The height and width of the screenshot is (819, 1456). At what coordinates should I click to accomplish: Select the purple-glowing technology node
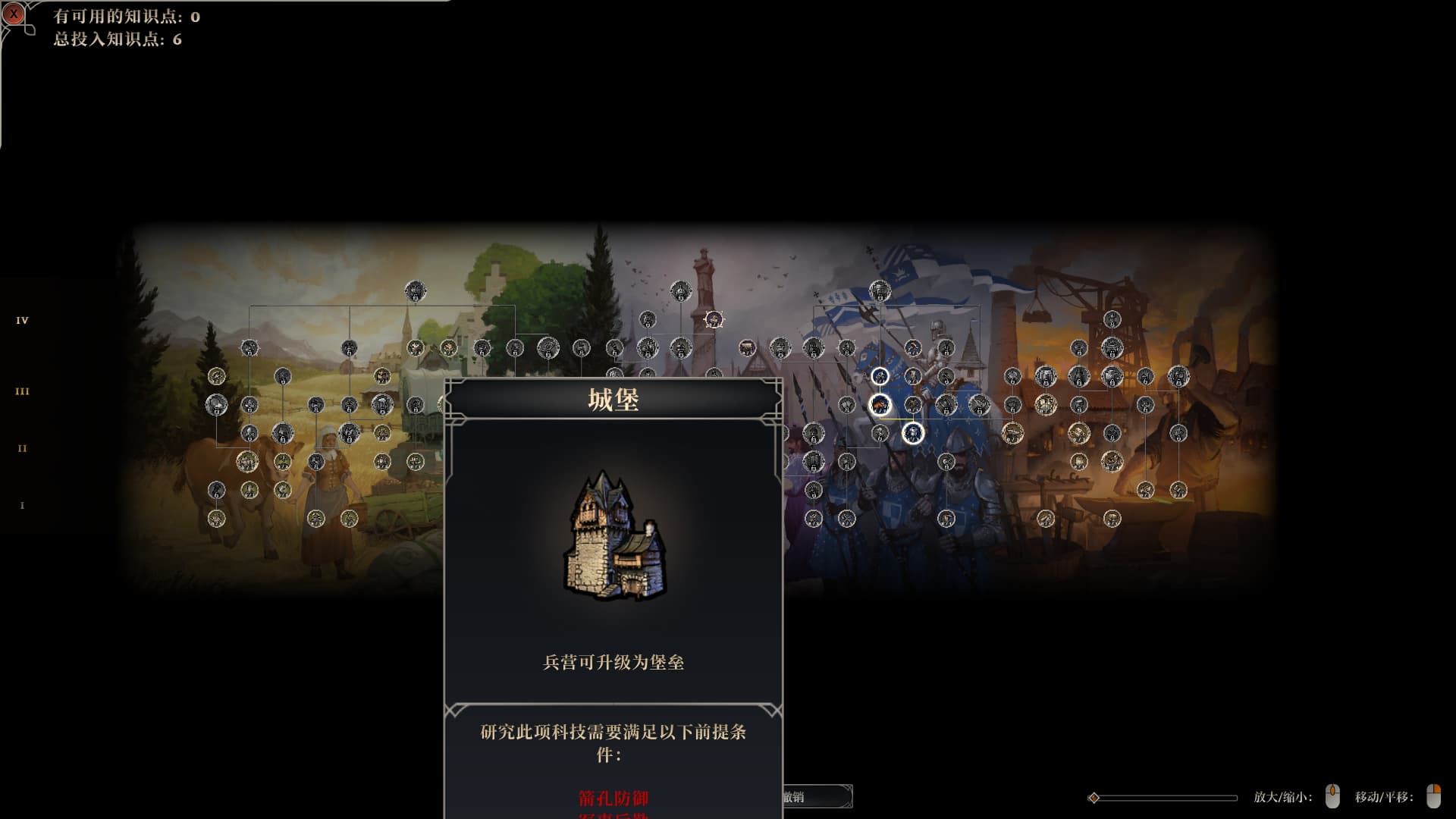click(714, 319)
